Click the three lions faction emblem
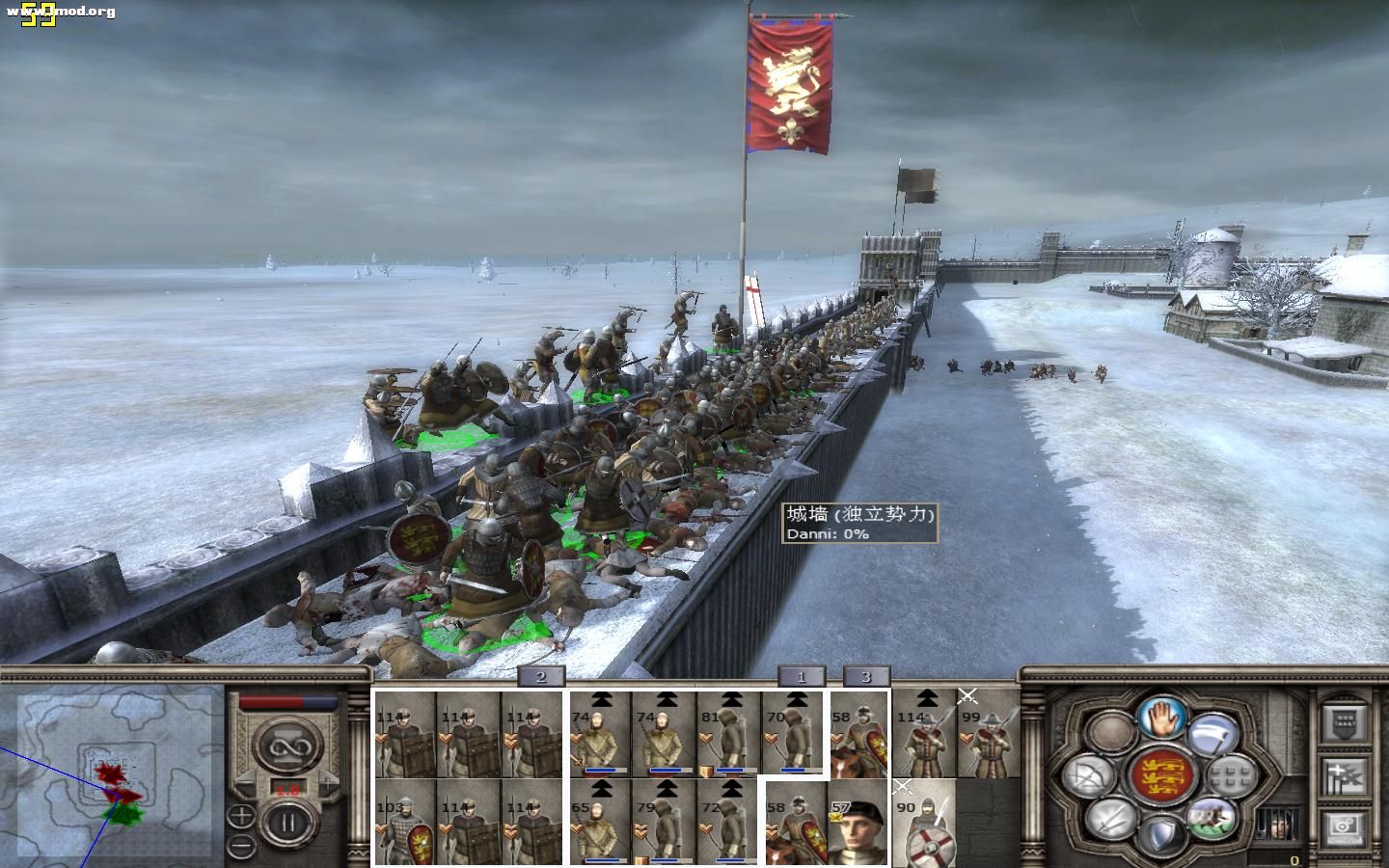 click(1160, 776)
